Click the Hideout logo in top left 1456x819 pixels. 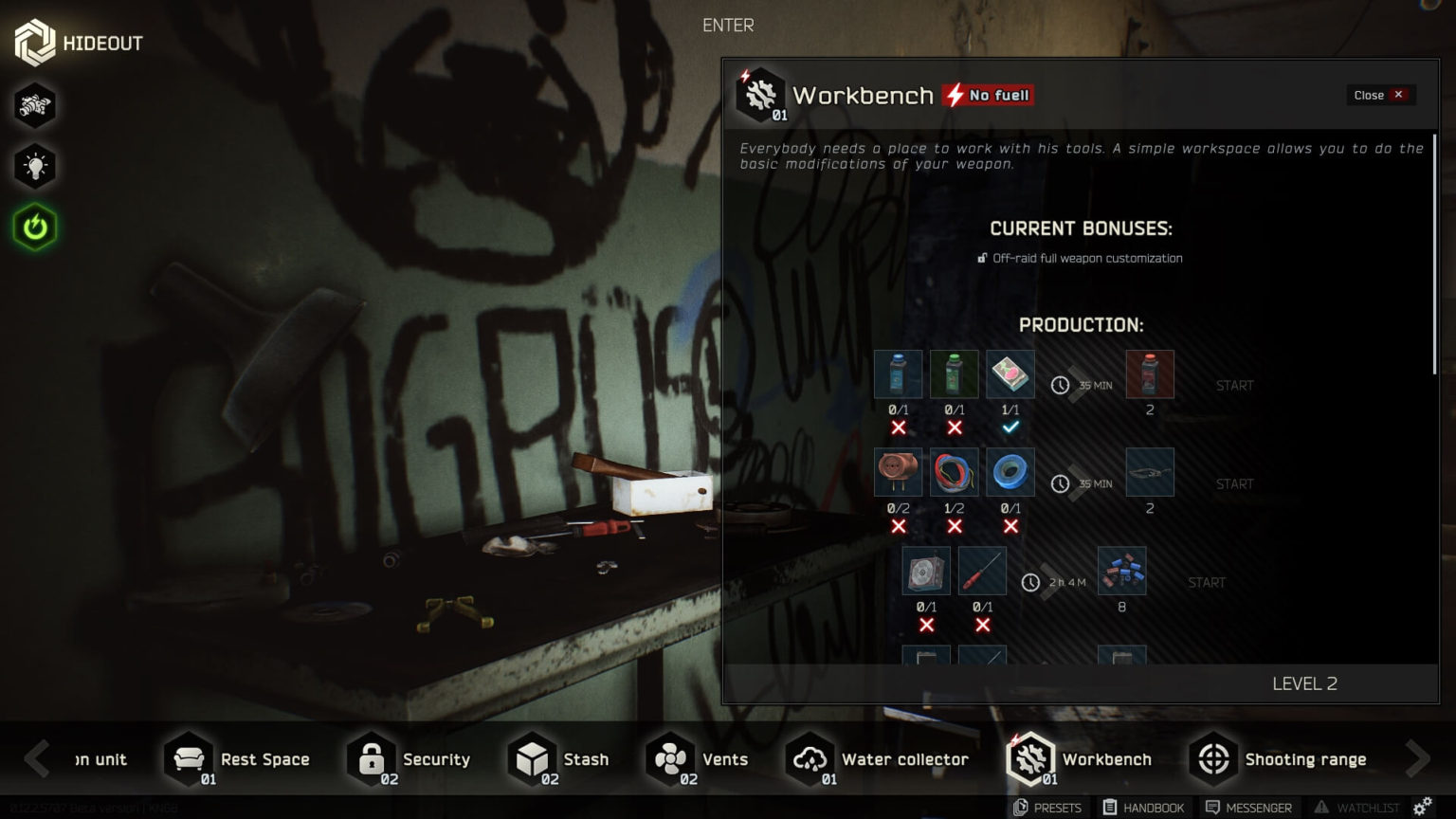point(34,42)
